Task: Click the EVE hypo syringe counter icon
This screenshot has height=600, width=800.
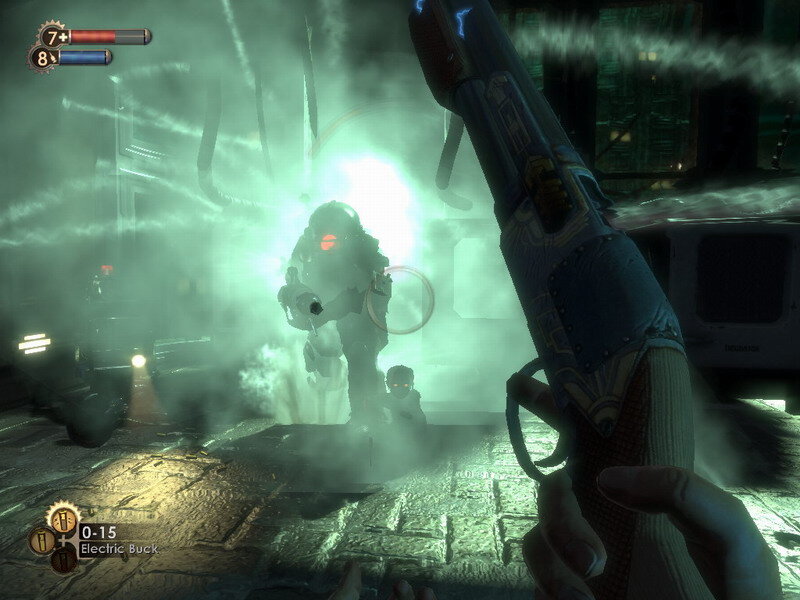Action: [42, 58]
